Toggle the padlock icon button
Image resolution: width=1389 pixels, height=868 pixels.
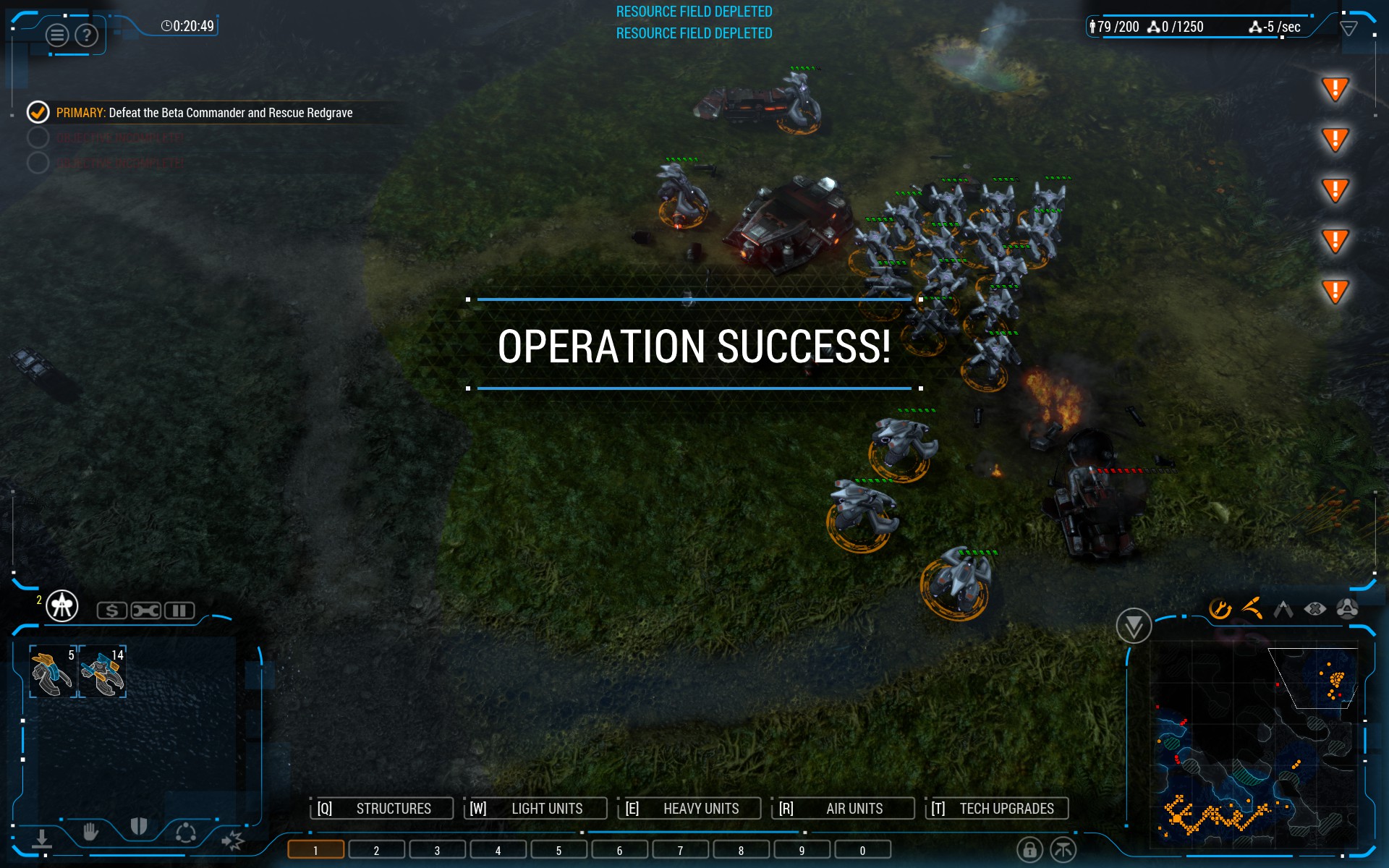[1029, 849]
